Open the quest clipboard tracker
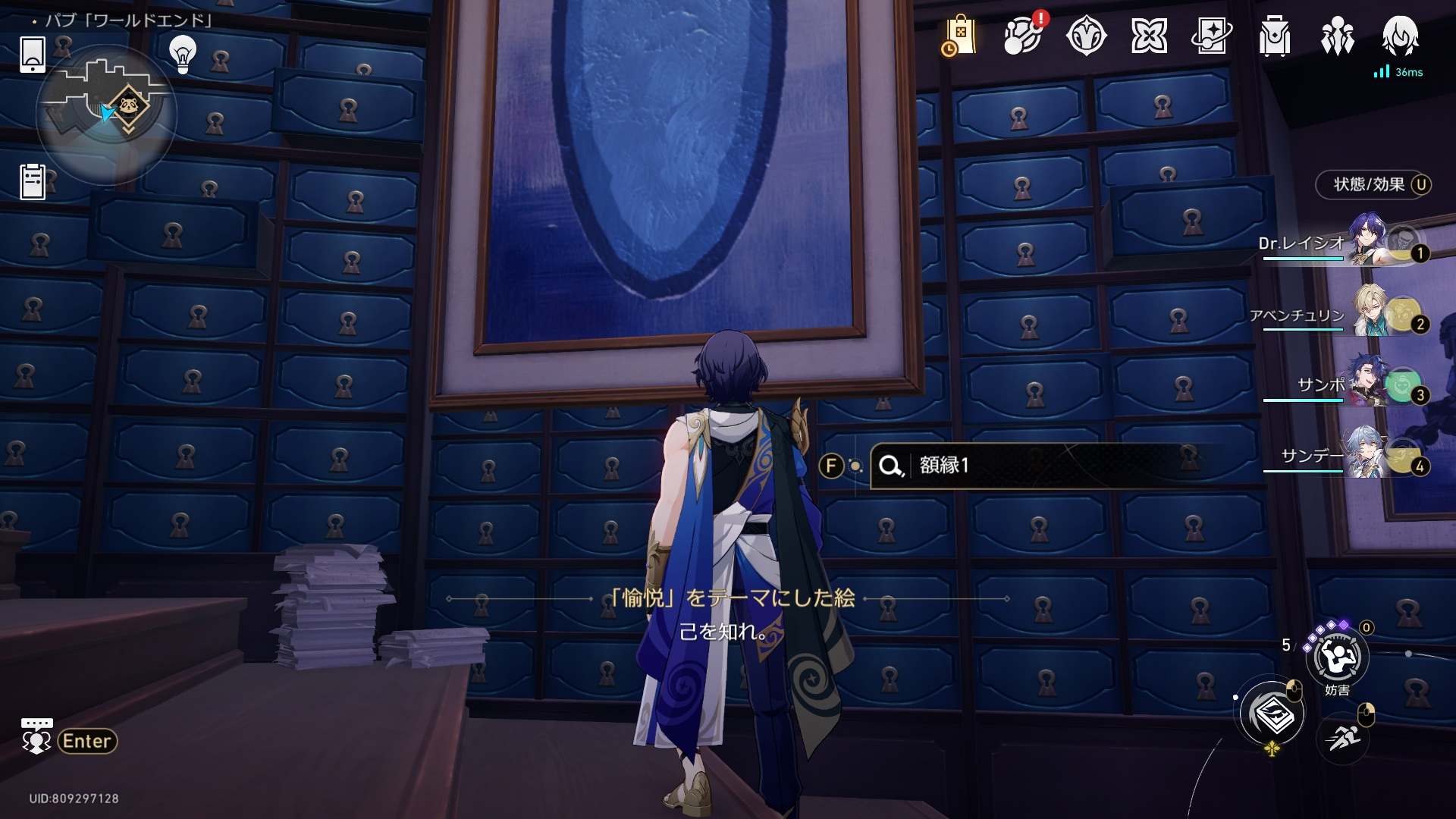Screen dimensions: 1456x819 tap(33, 182)
